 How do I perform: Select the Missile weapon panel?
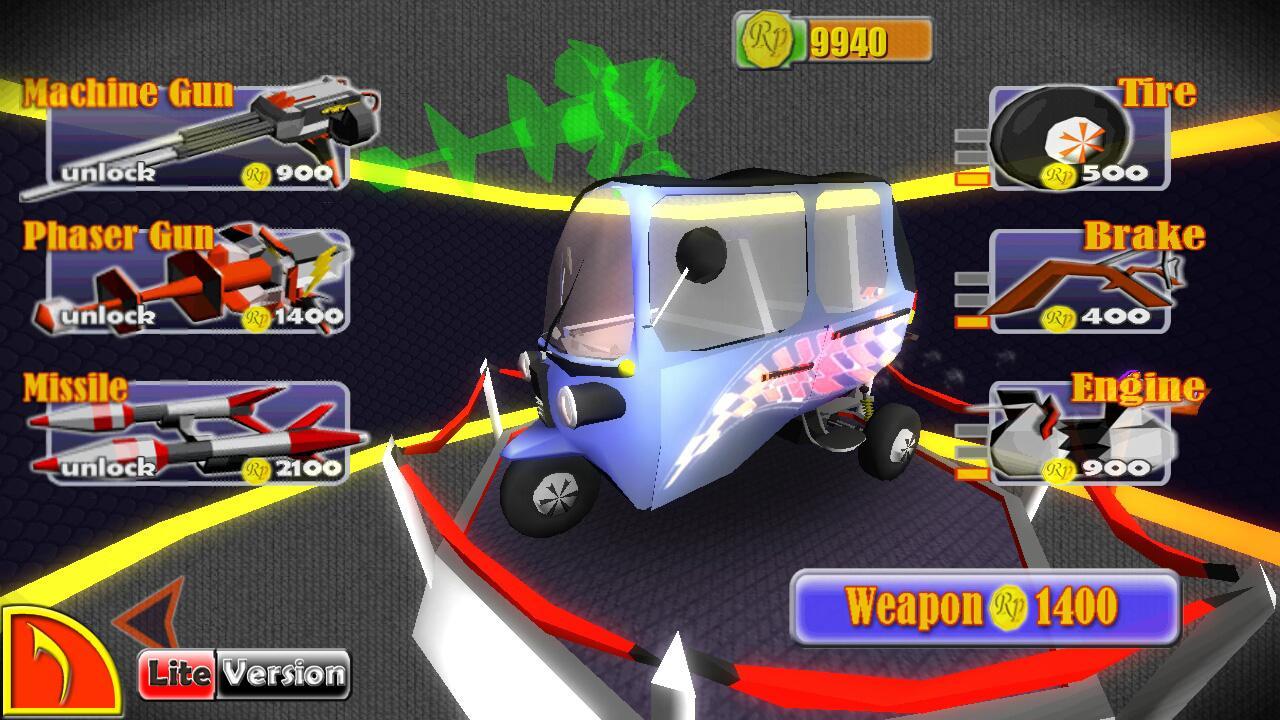pos(198,434)
